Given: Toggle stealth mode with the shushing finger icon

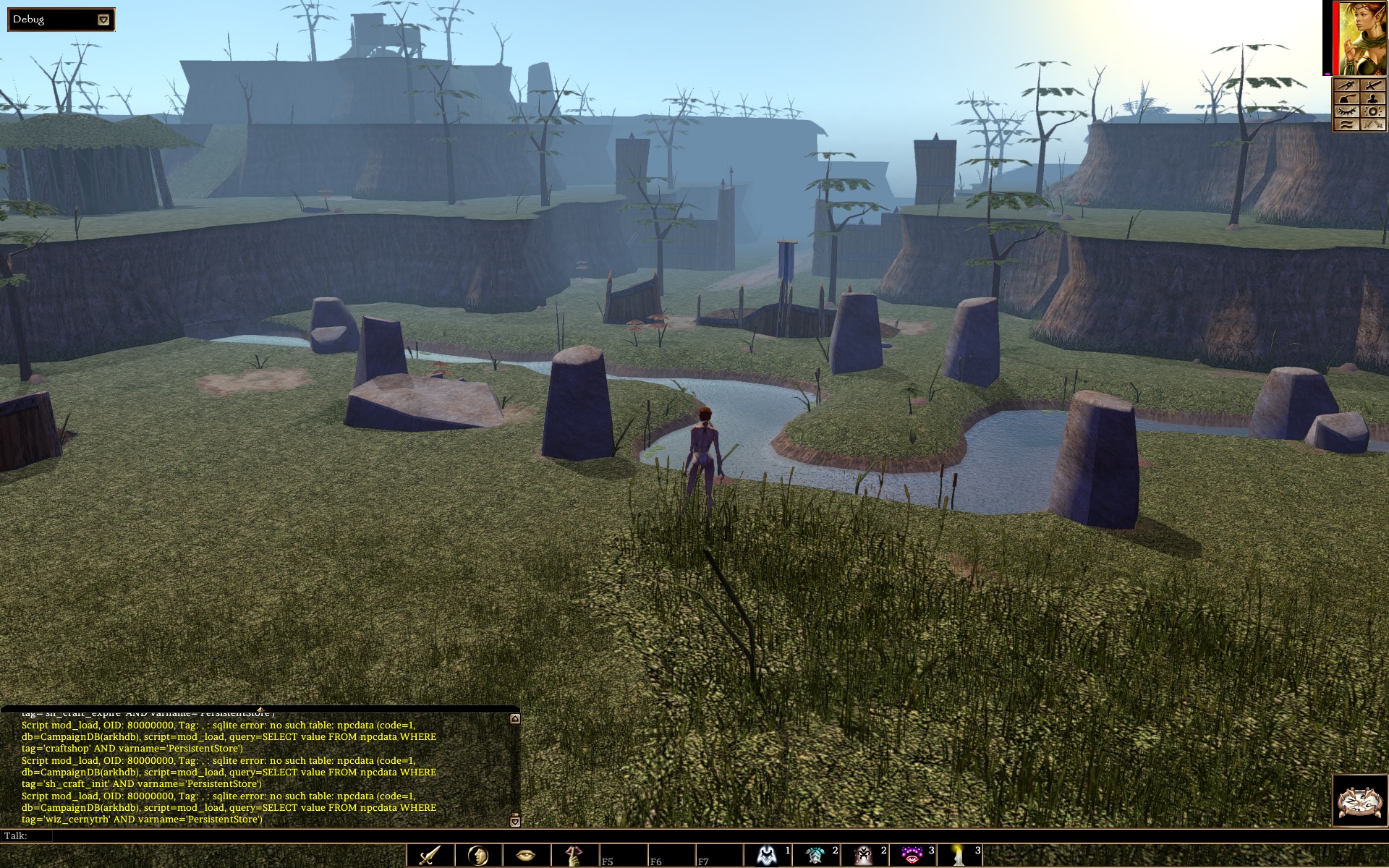Looking at the screenshot, I should point(572,856).
